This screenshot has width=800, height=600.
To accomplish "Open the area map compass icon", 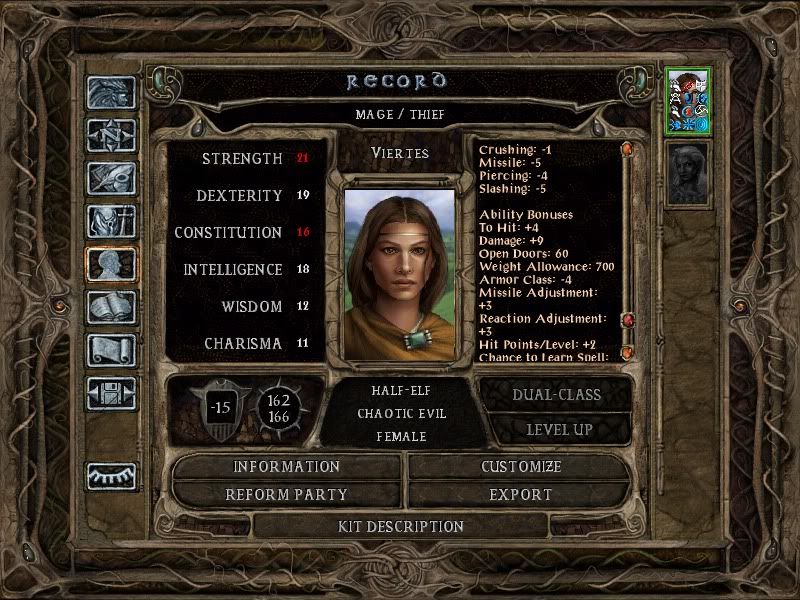I will [111, 135].
